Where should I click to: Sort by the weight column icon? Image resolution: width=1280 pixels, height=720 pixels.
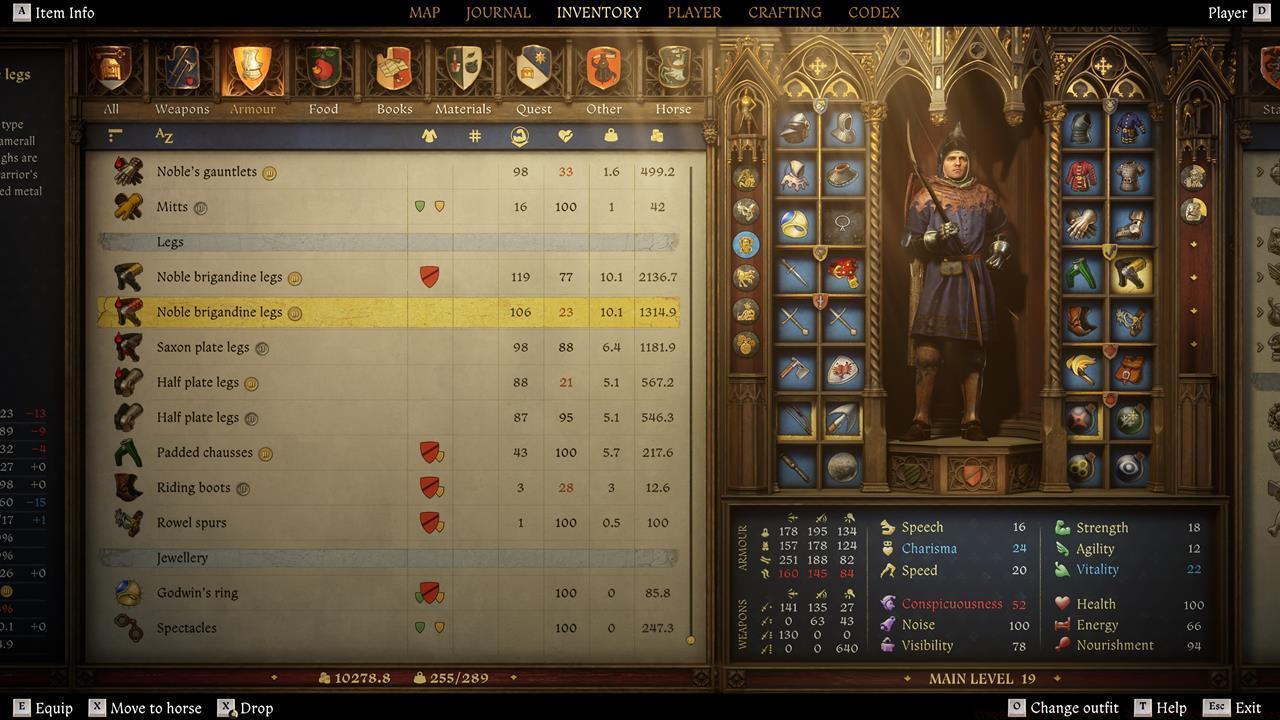coord(611,135)
